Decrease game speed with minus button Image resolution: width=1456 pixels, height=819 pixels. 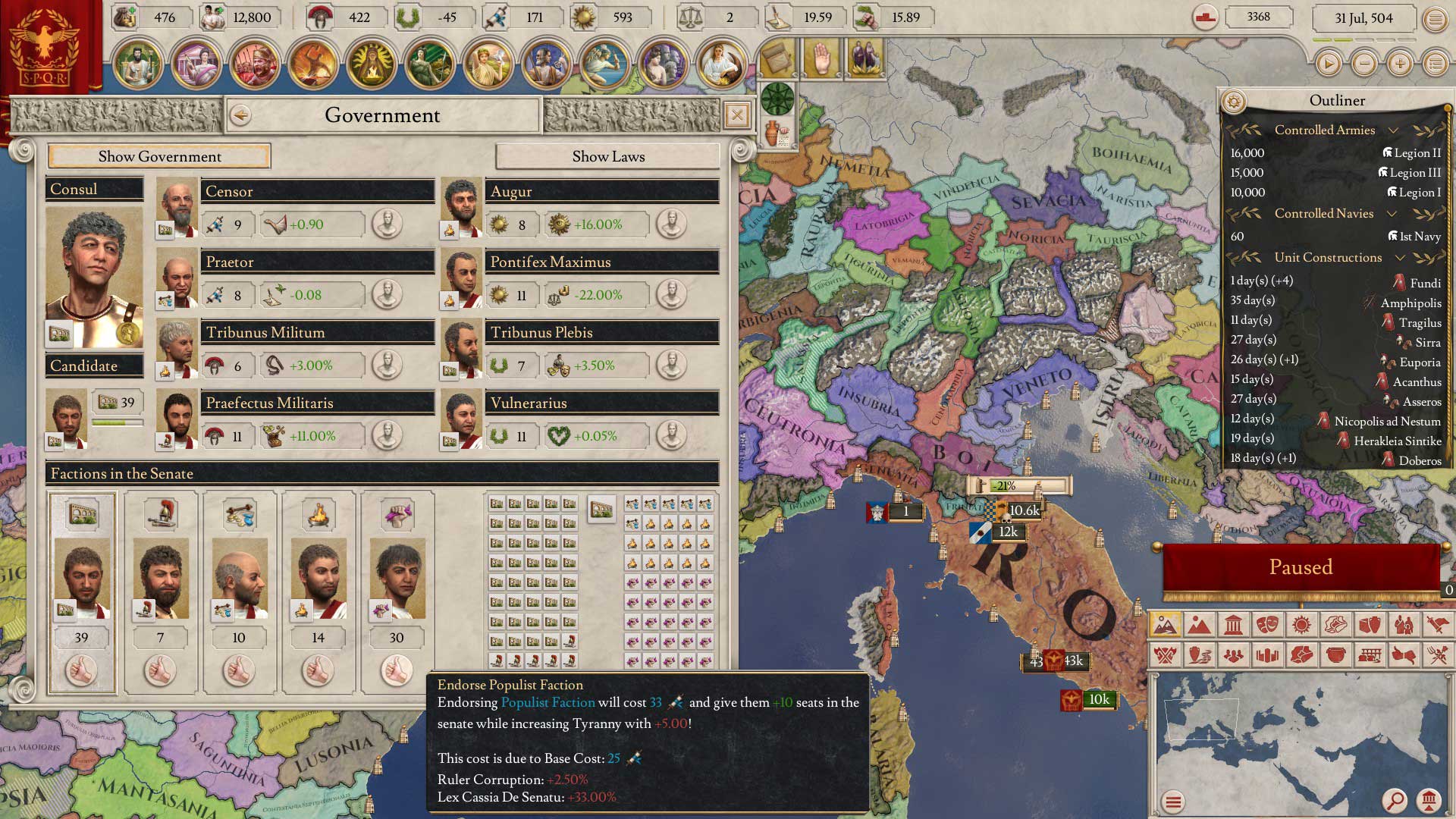(x=1364, y=64)
